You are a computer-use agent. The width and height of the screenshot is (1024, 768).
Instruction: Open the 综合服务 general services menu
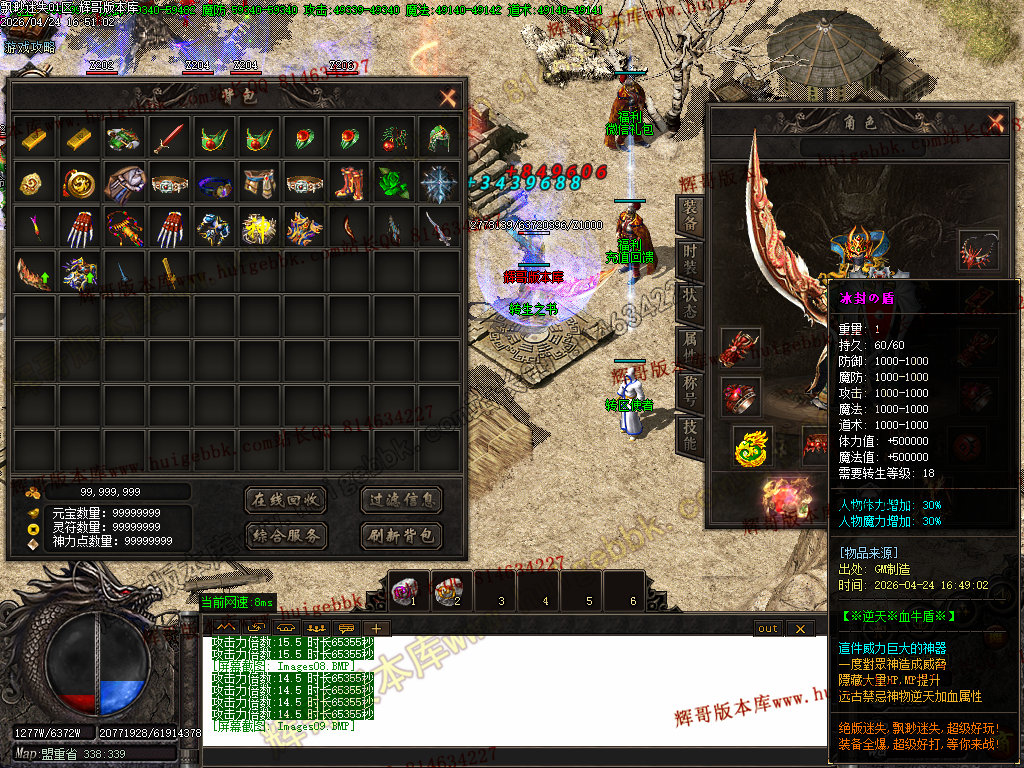tap(285, 536)
